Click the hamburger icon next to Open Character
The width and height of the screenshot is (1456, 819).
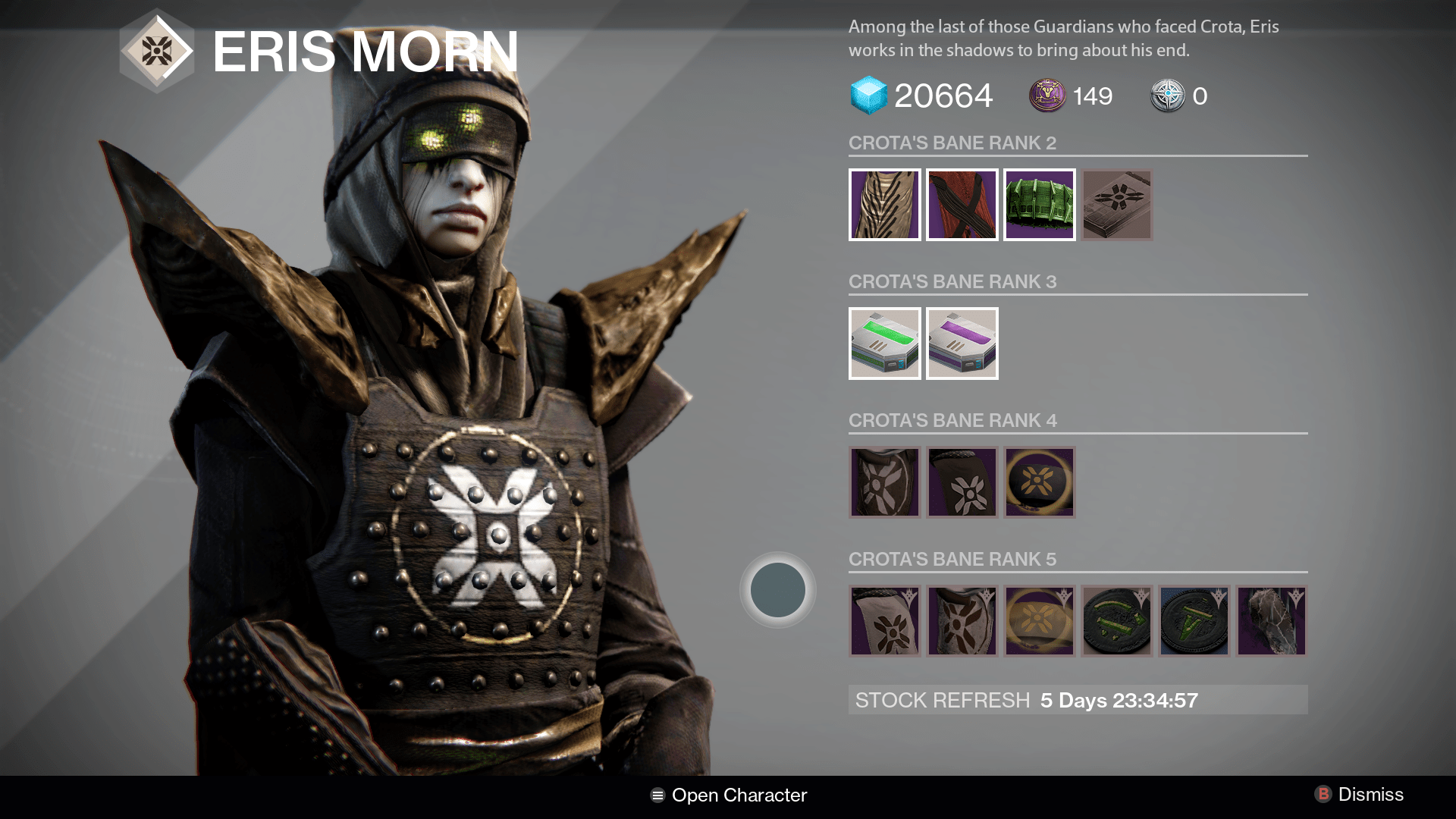pyautogui.click(x=657, y=795)
